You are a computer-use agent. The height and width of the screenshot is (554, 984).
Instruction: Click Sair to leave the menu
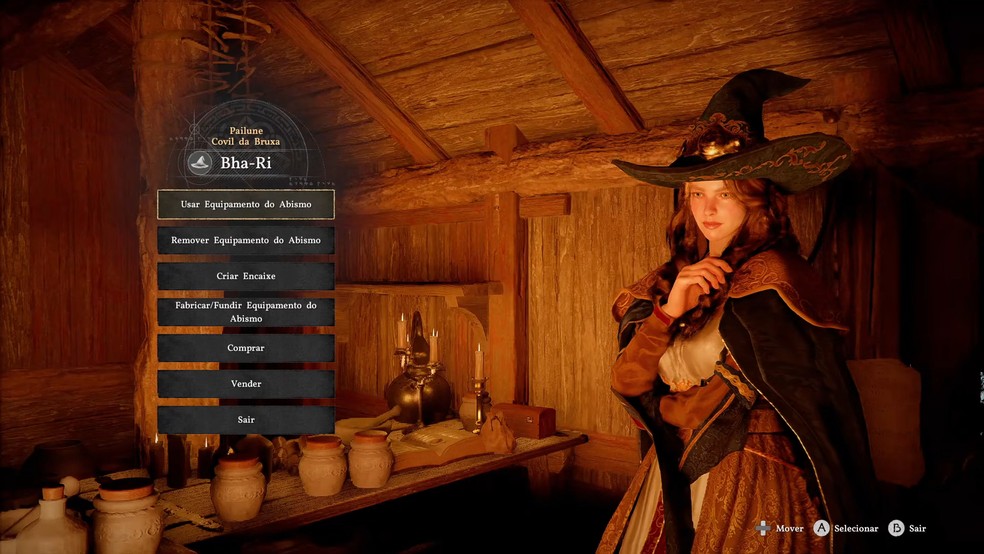[245, 420]
